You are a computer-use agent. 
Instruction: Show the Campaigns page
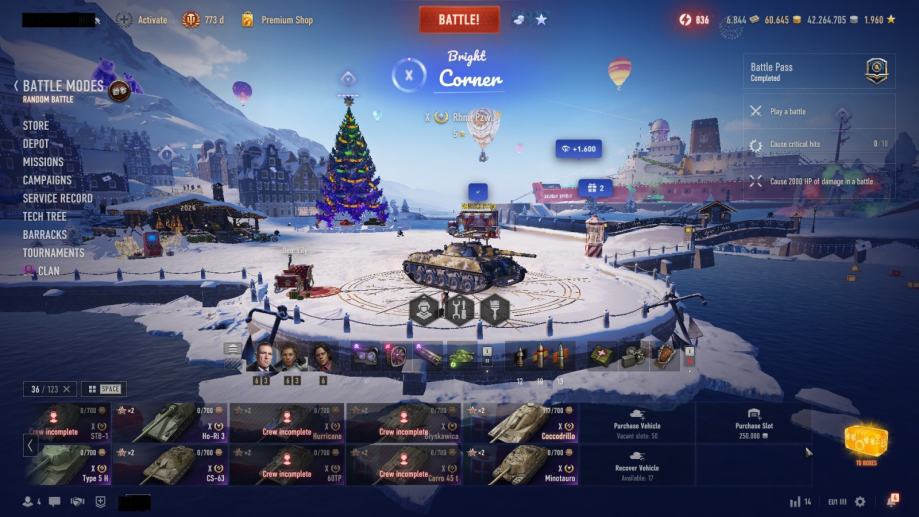click(x=47, y=180)
